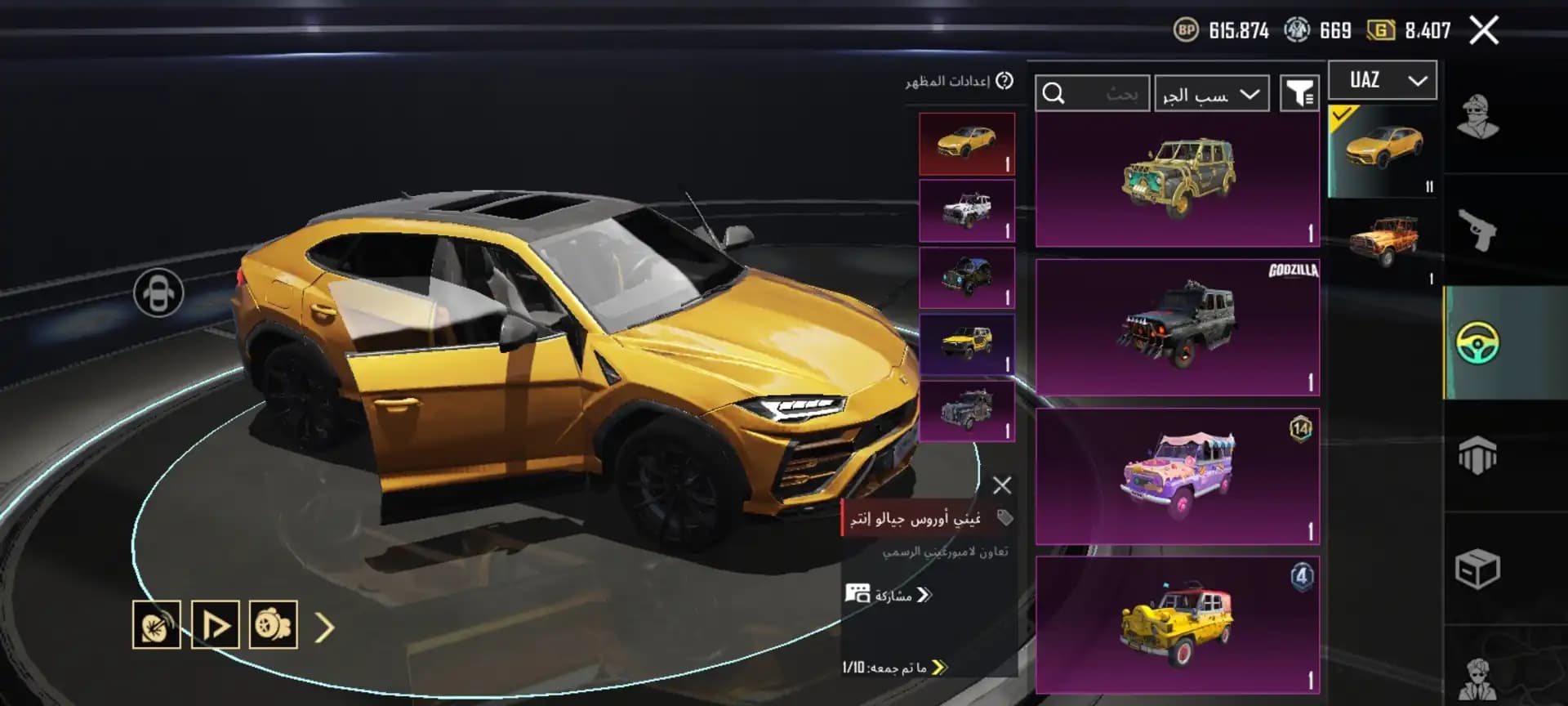Close the vehicle info panel
The width and height of the screenshot is (1568, 706).
[x=1002, y=485]
